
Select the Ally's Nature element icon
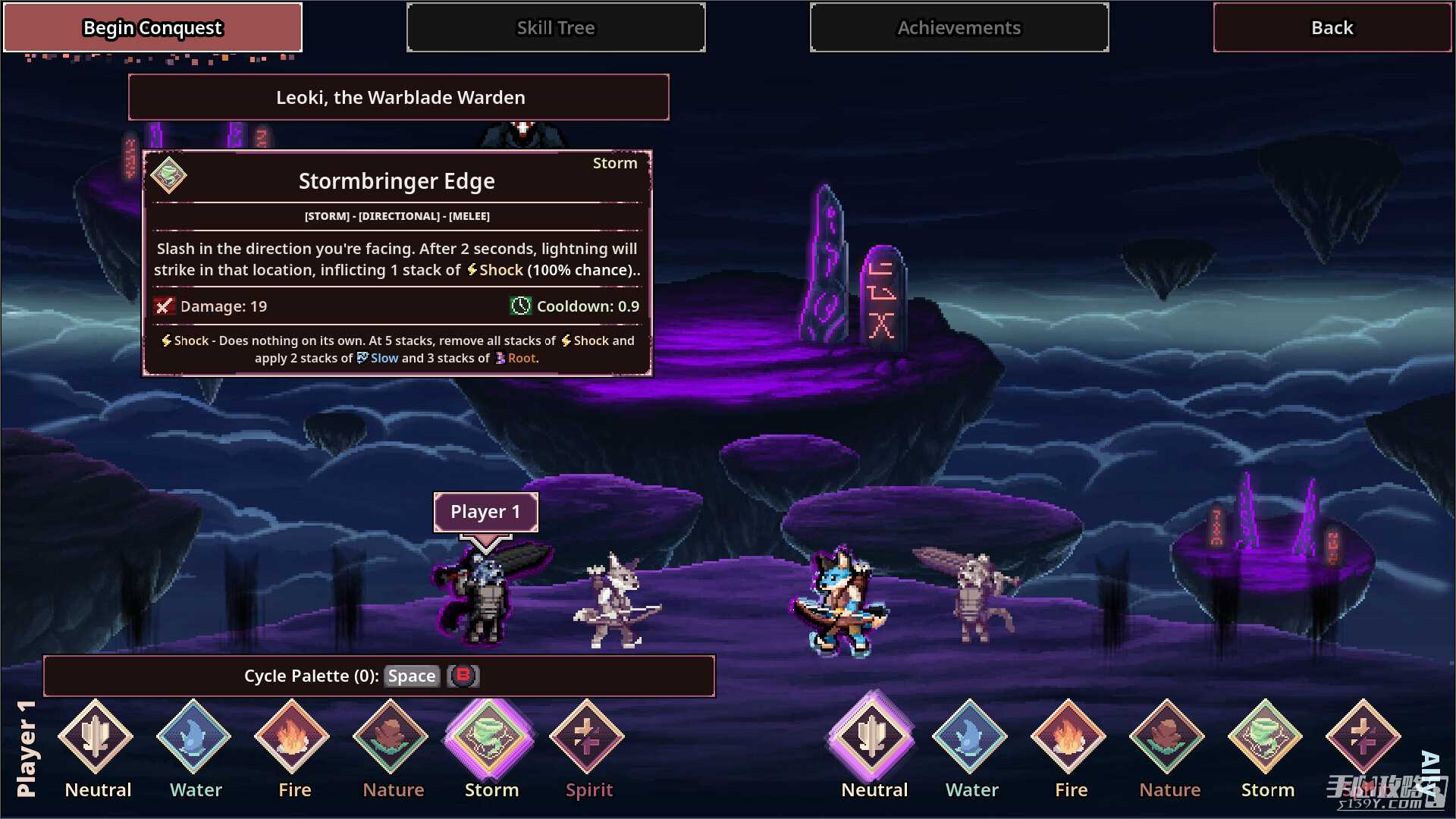pos(1168,737)
